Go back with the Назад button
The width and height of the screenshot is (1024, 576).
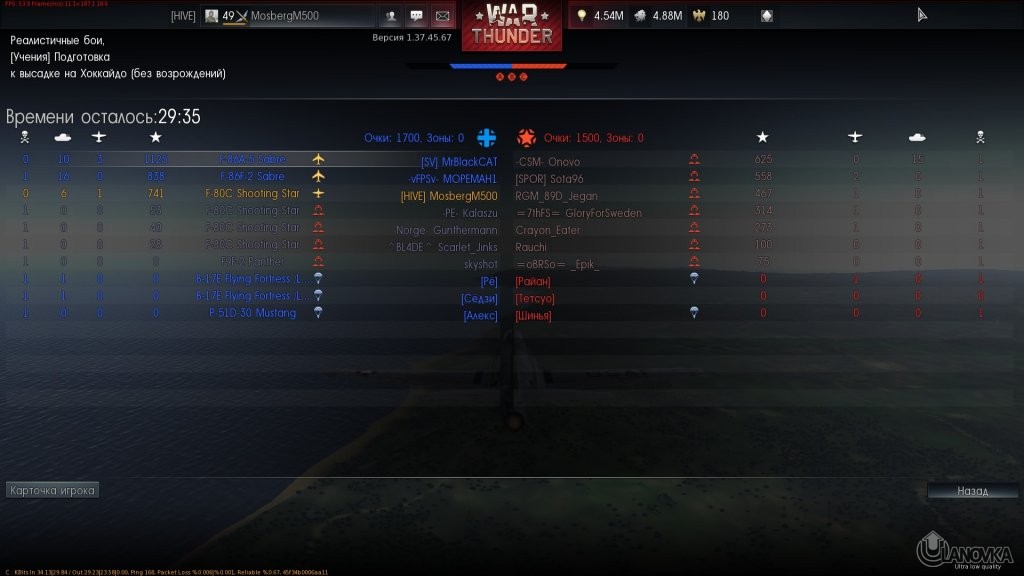pyautogui.click(x=972, y=491)
